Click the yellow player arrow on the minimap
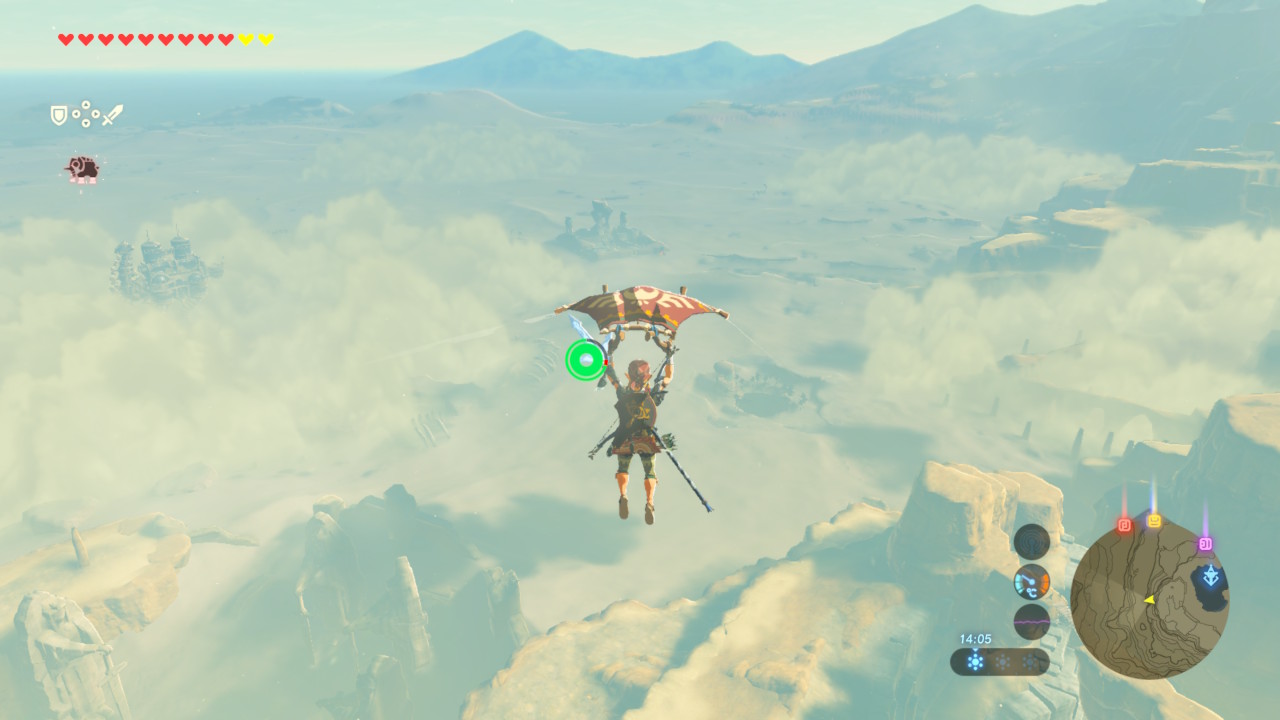1280x720 pixels. pos(1149,600)
